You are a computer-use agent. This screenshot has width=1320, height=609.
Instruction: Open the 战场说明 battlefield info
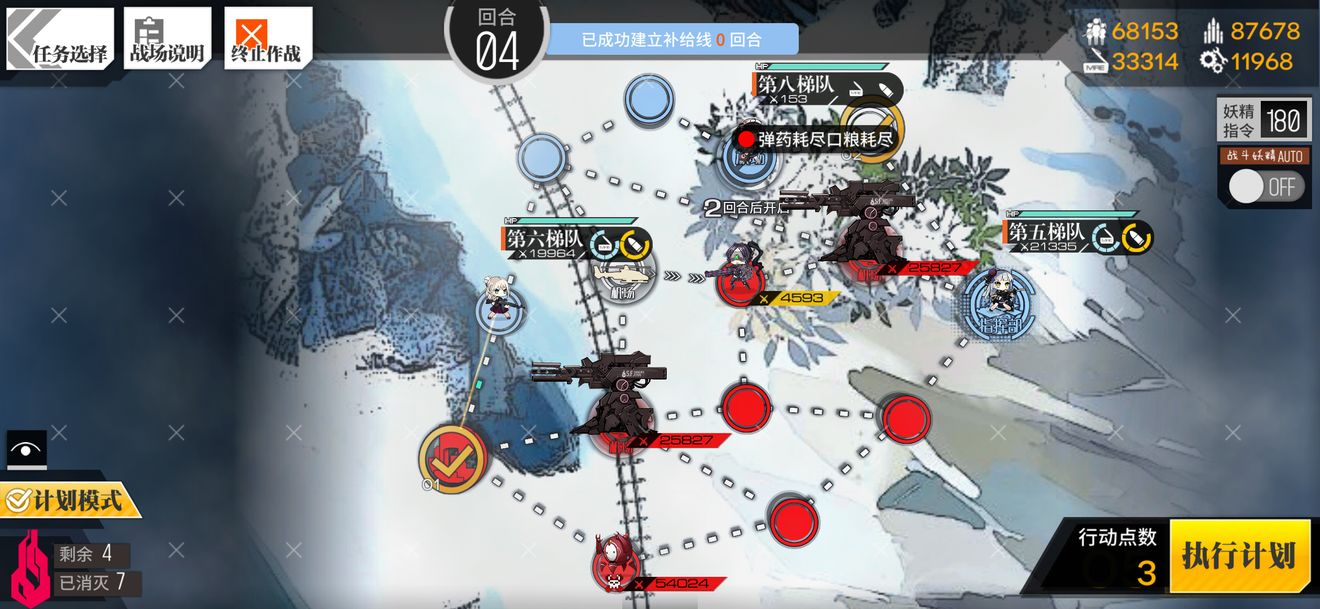click(167, 40)
